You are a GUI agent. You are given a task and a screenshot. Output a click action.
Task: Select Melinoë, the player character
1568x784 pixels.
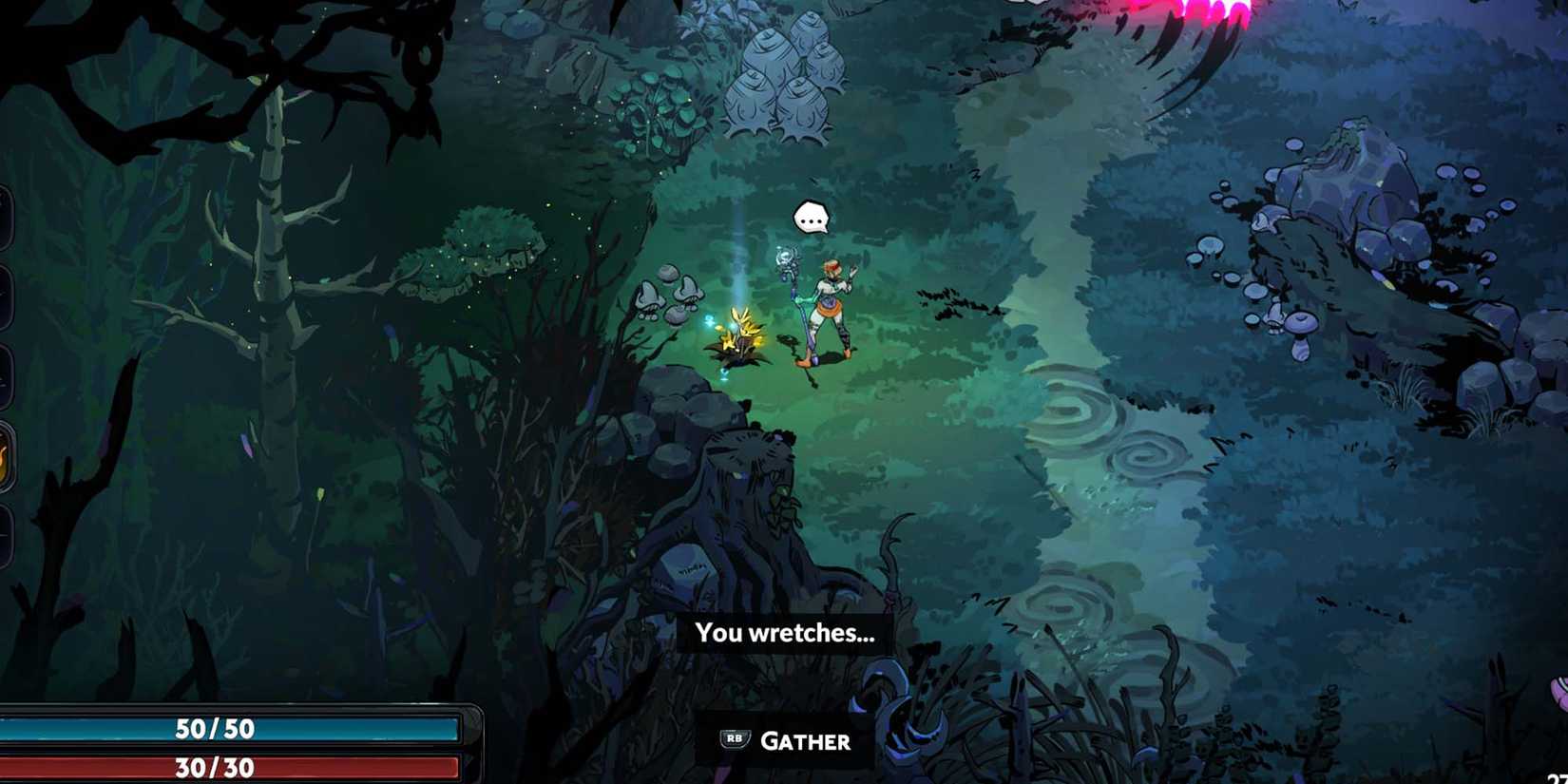click(x=827, y=304)
